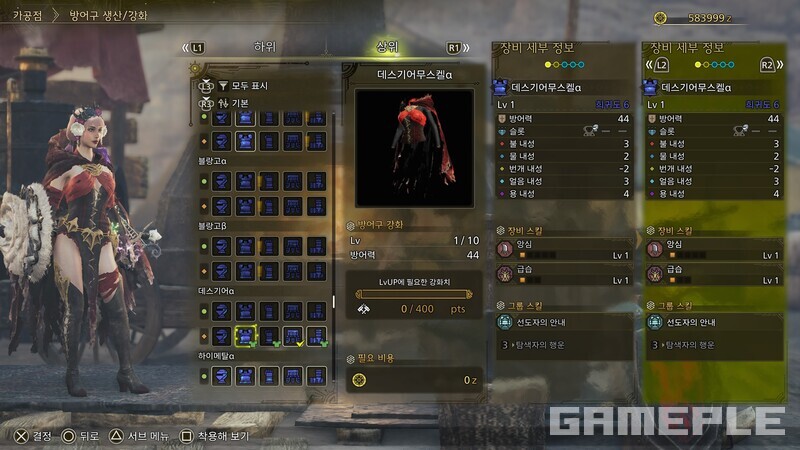Choose the 하이메탈α helmet piece
The image size is (800, 450).
tap(221, 375)
